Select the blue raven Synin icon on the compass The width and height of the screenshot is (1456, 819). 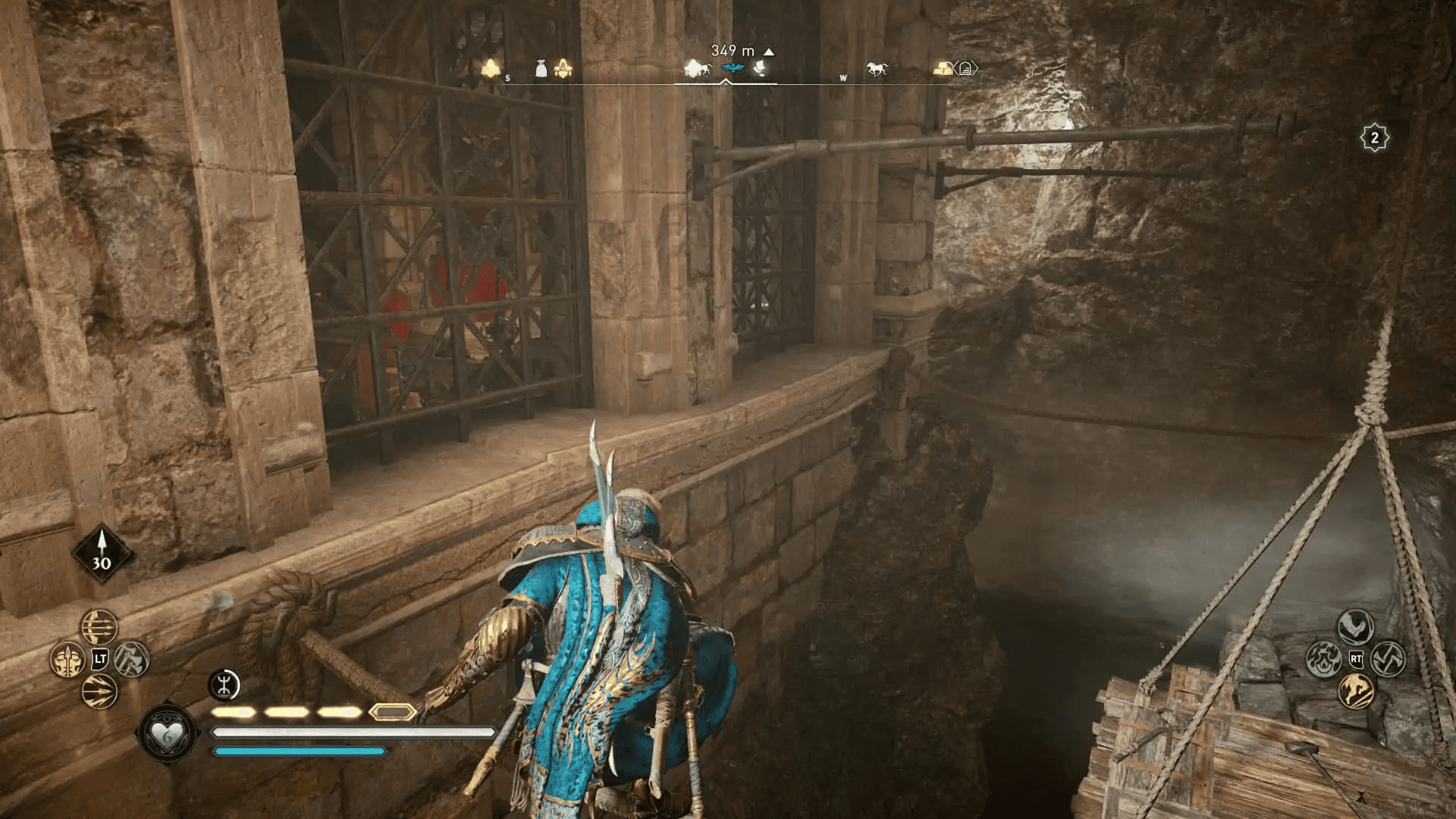coord(733,67)
